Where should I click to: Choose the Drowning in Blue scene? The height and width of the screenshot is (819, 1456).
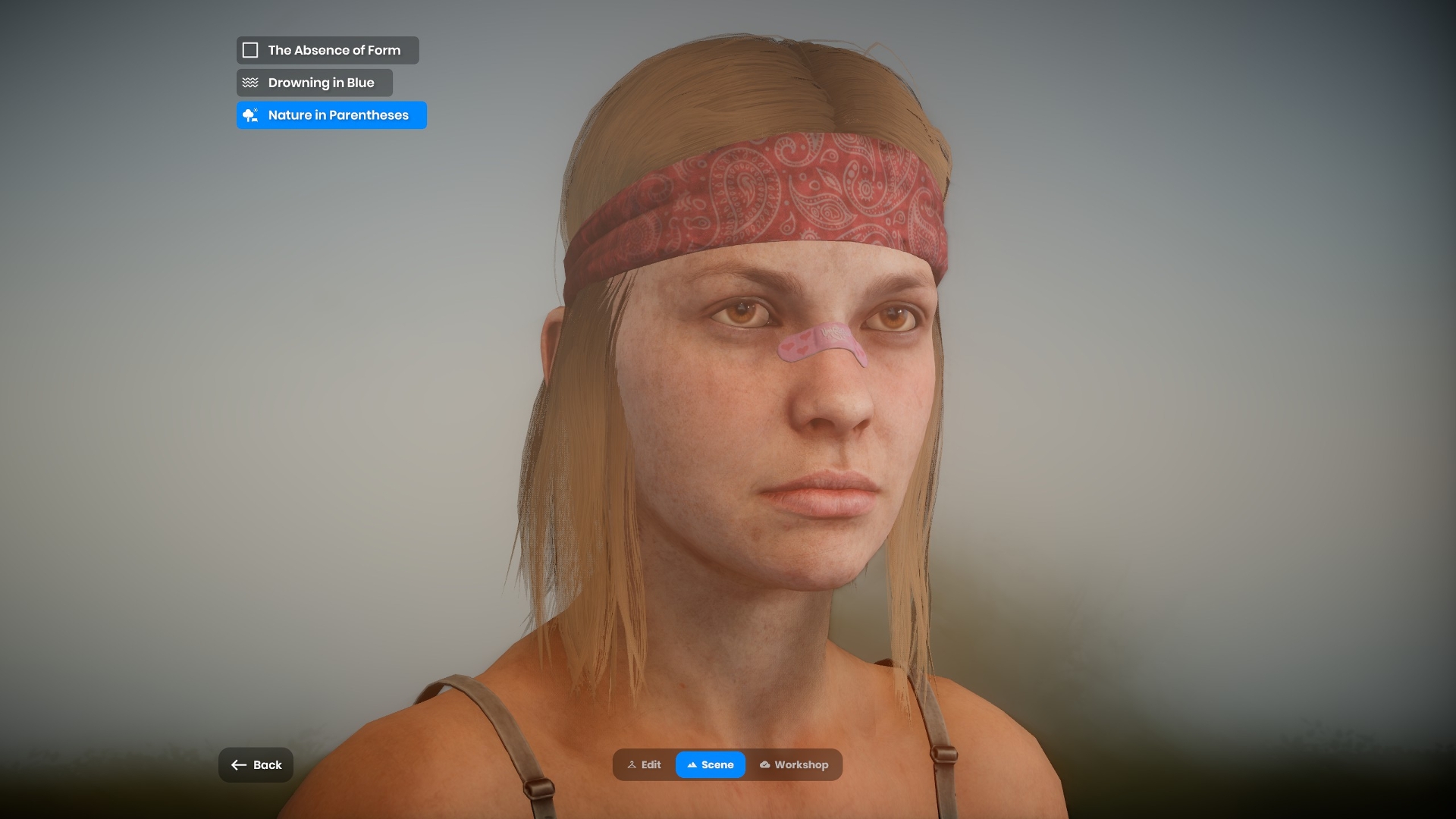point(315,83)
